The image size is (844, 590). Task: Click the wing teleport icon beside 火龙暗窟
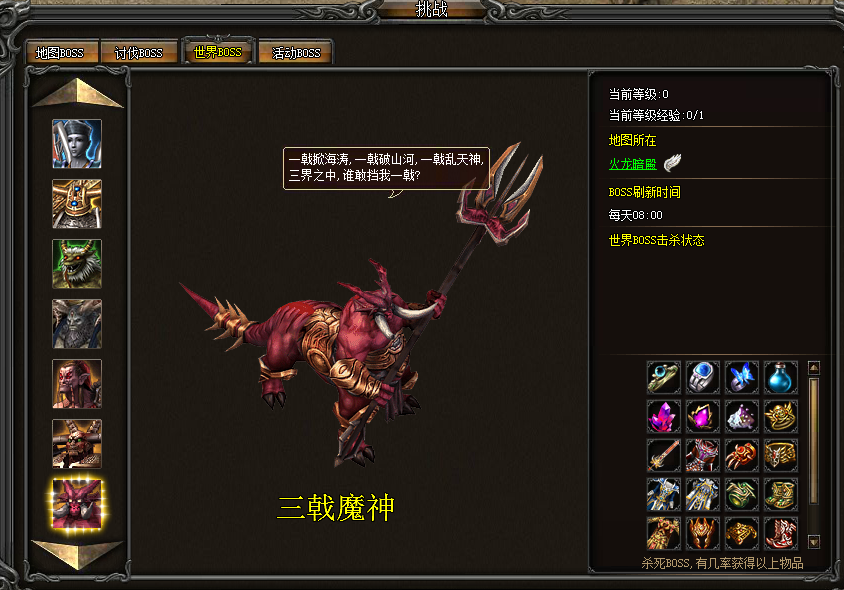[672, 164]
